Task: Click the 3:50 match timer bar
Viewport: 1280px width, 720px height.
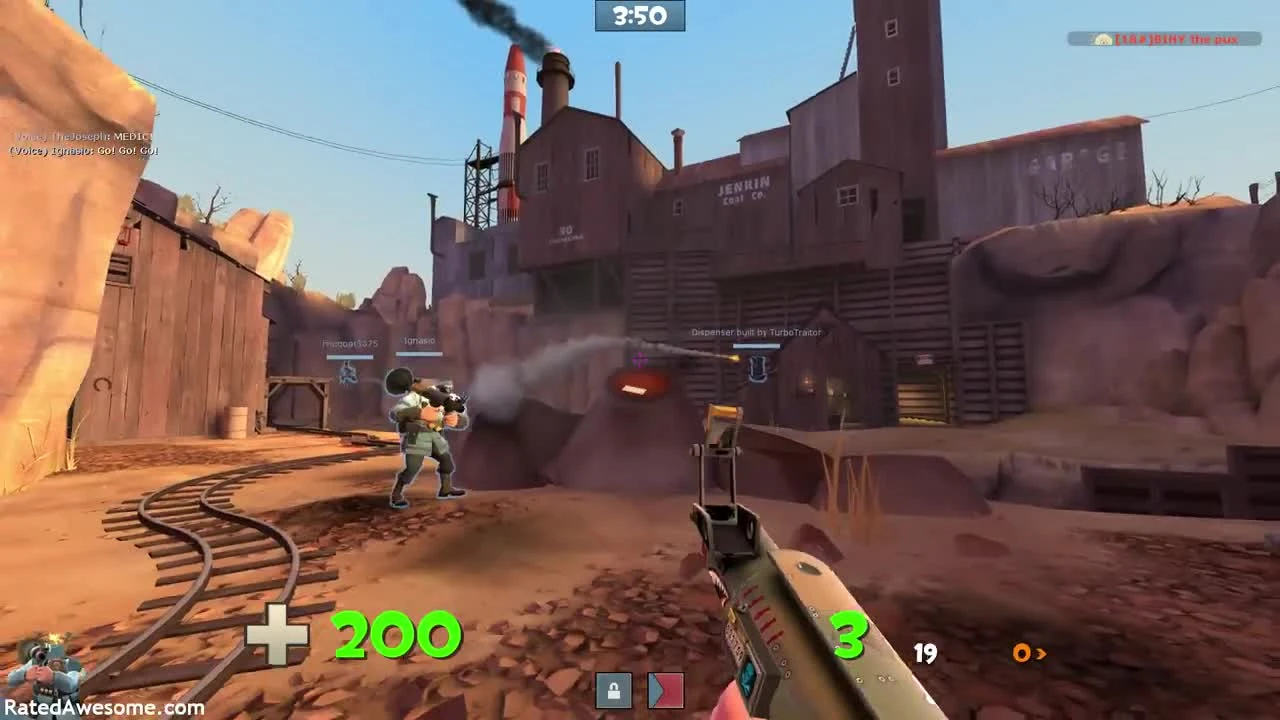Action: [639, 15]
